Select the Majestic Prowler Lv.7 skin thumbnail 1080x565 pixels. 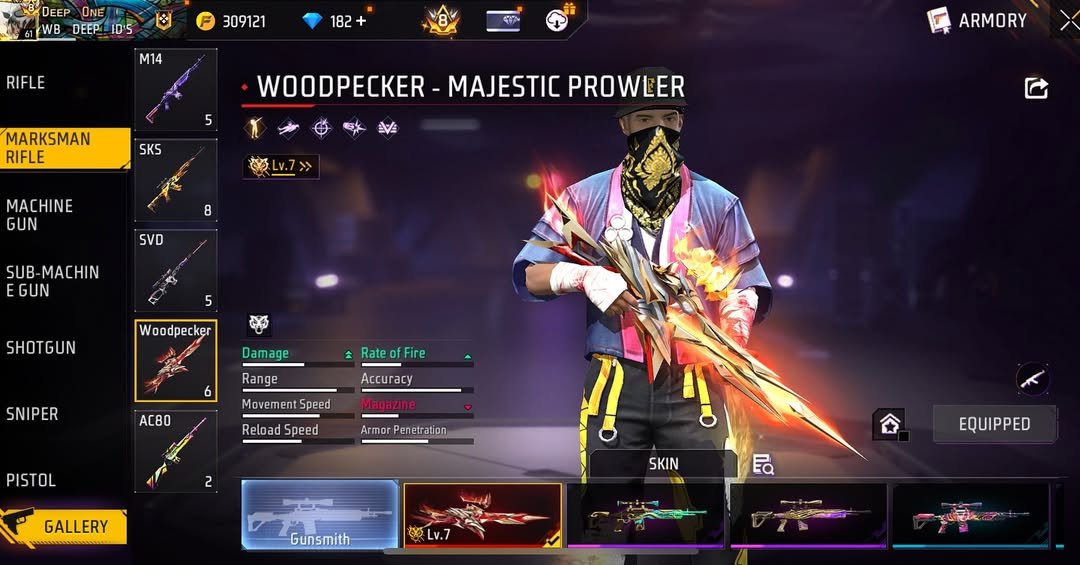click(482, 515)
